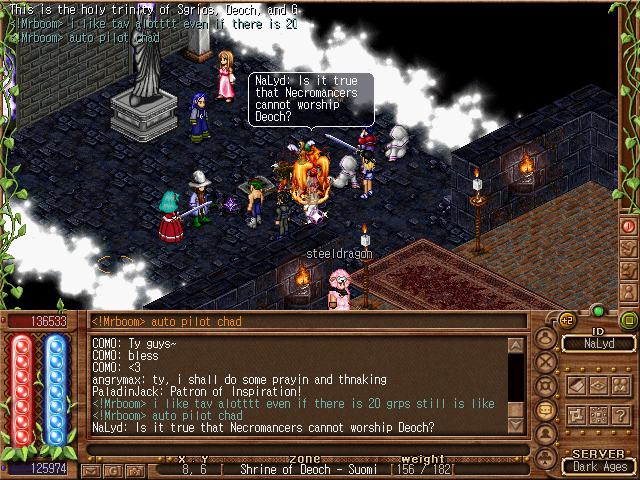Open the top round portrait button
This screenshot has width=640, height=480.
pyautogui.click(x=546, y=337)
